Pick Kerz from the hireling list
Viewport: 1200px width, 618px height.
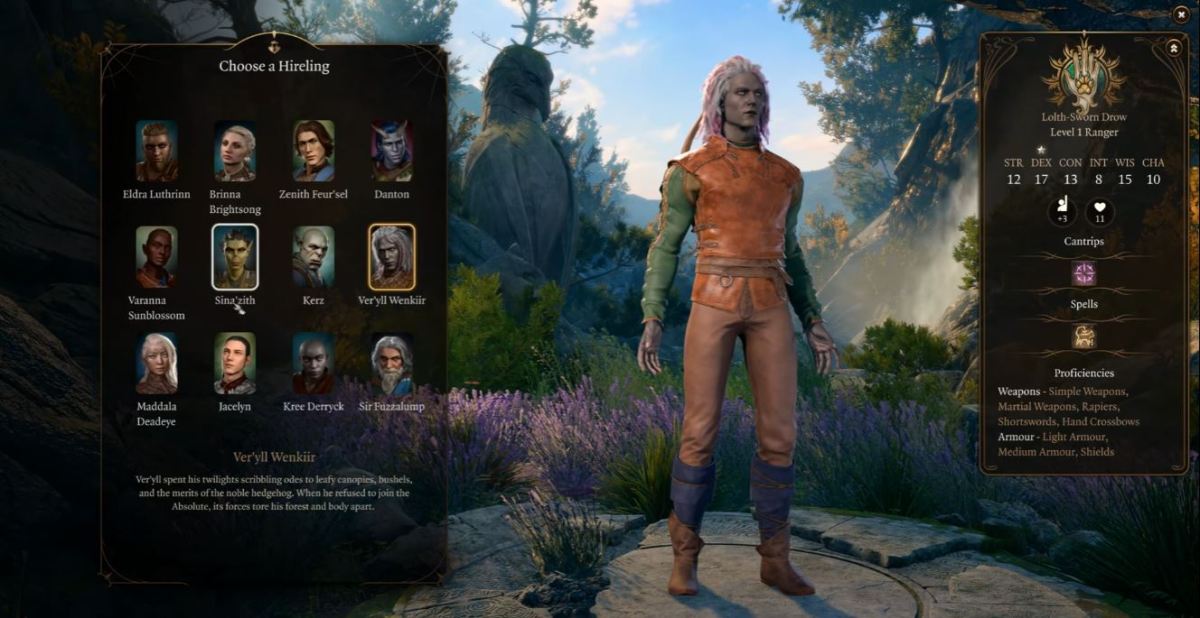click(313, 257)
